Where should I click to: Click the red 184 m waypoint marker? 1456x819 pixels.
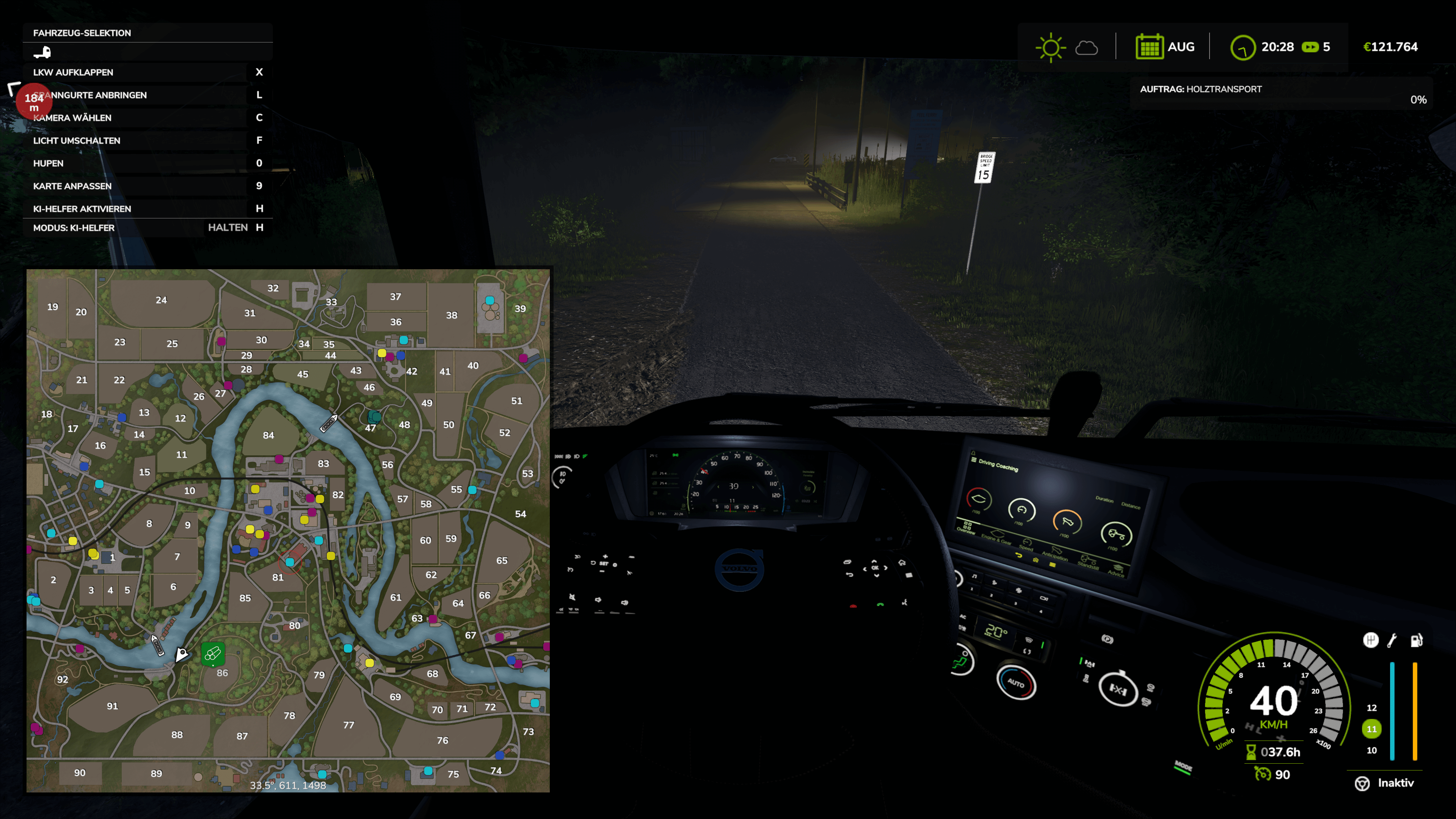click(34, 101)
